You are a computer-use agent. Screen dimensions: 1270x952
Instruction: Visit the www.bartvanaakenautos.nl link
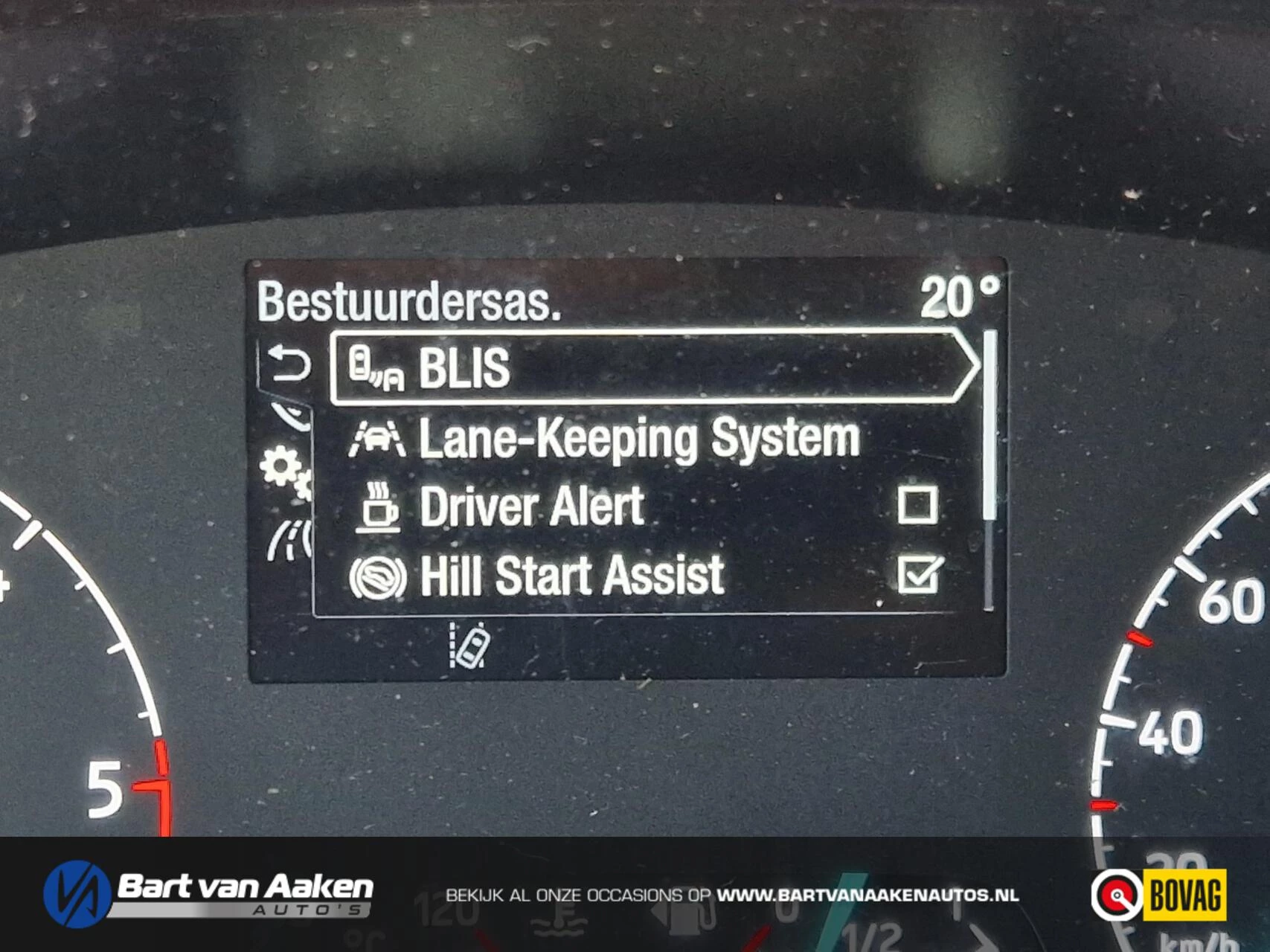(867, 895)
